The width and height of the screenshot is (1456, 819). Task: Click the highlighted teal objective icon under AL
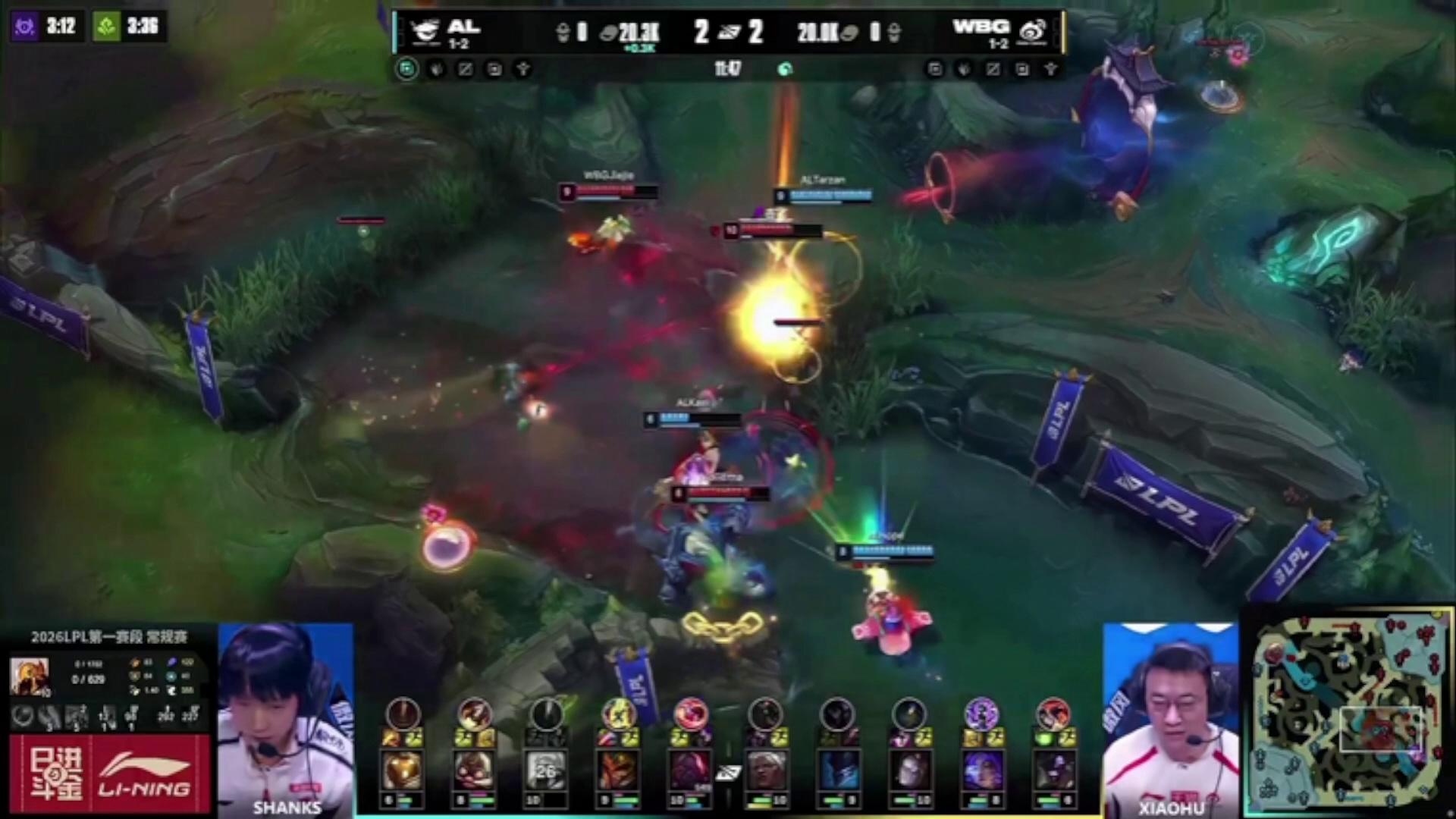pos(407,70)
